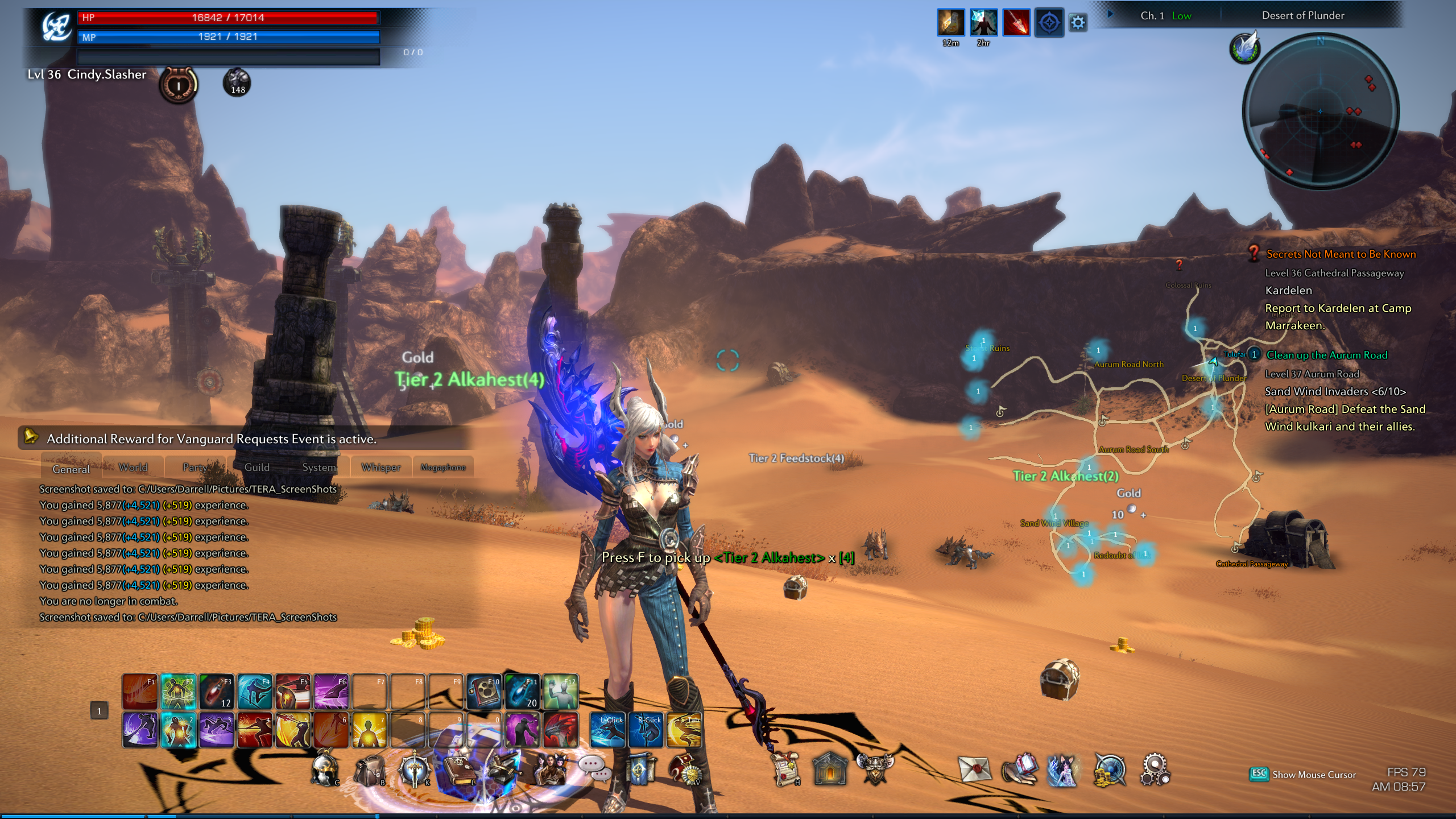Select the Whisper chat tab
The height and width of the screenshot is (819, 1456).
(380, 468)
